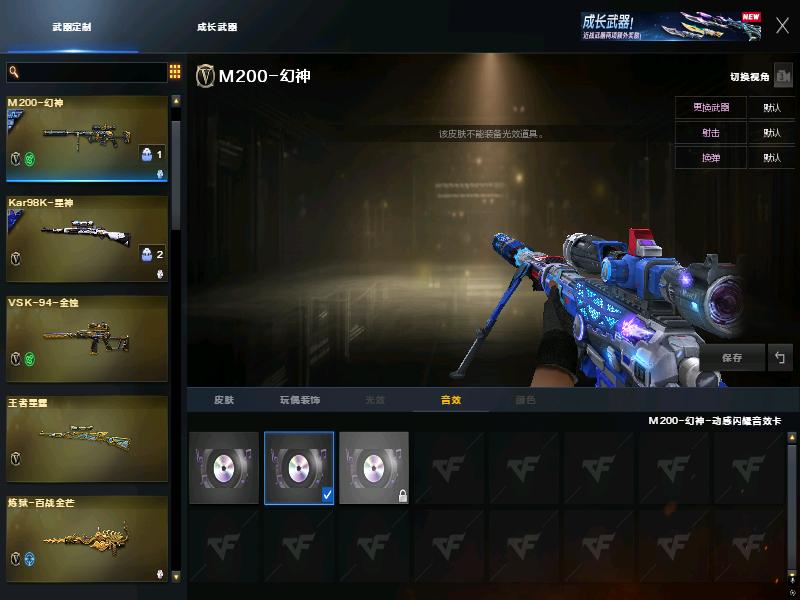Image resolution: width=800 pixels, height=600 pixels.
Task: Select the 王者星耀 weapon entry
Action: [87, 438]
